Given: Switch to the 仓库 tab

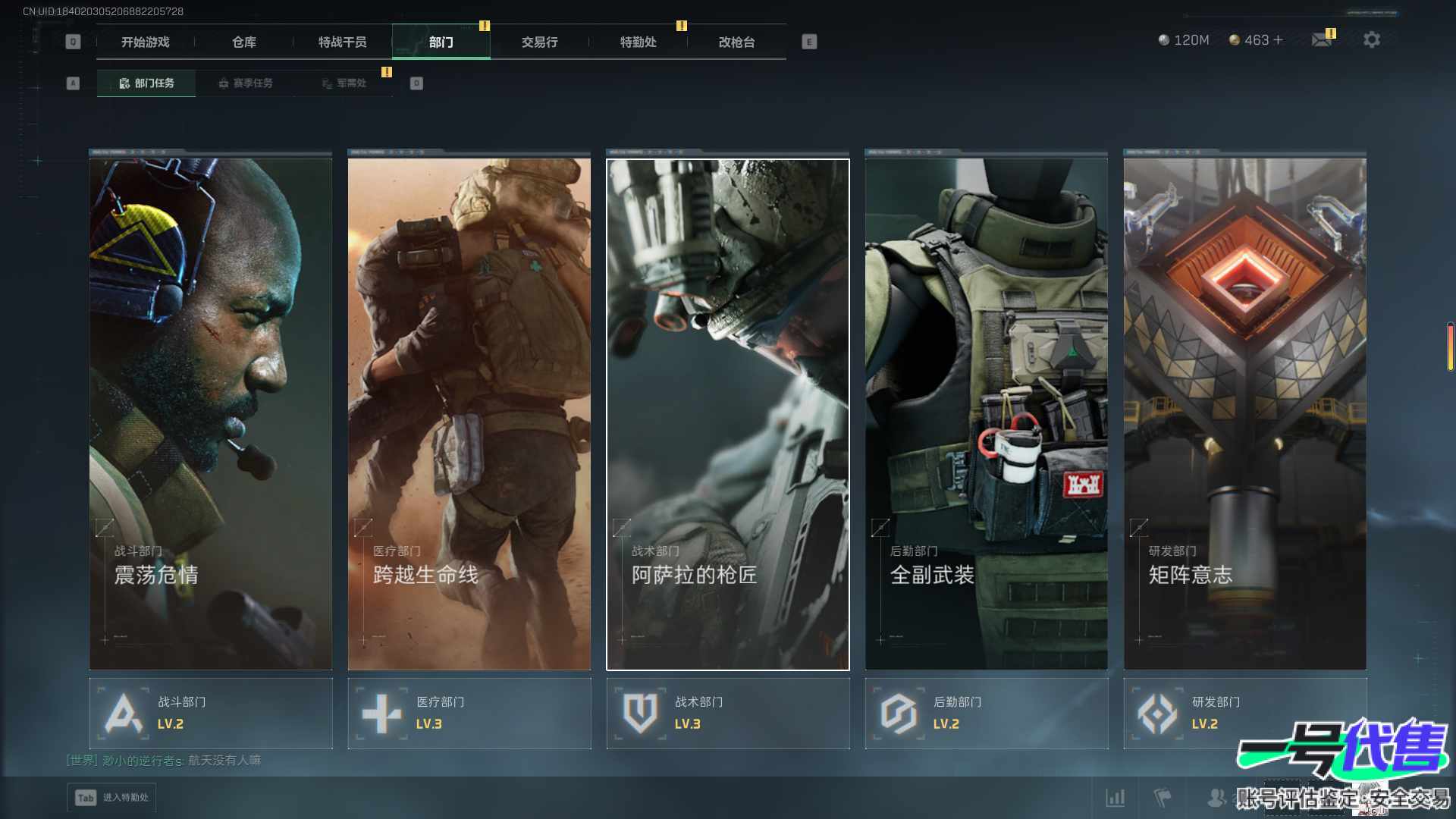Looking at the screenshot, I should coord(244,42).
